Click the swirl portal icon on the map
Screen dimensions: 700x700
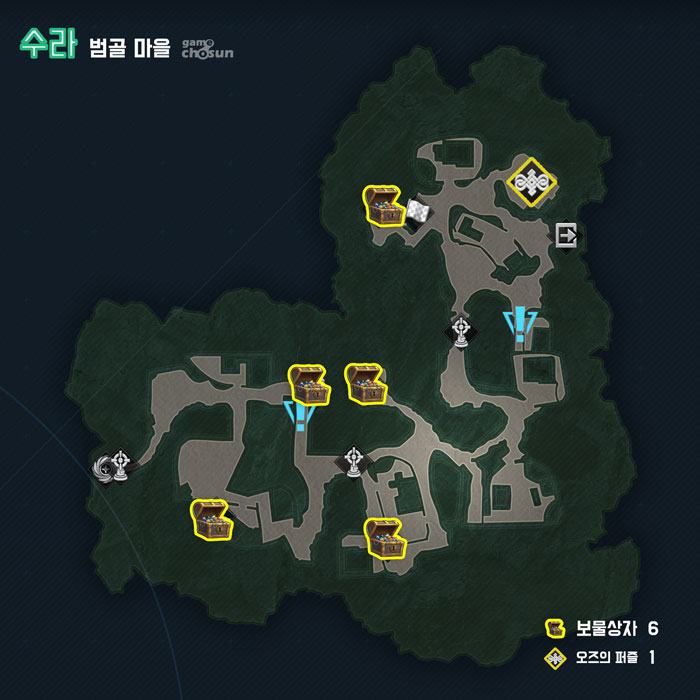point(102,468)
